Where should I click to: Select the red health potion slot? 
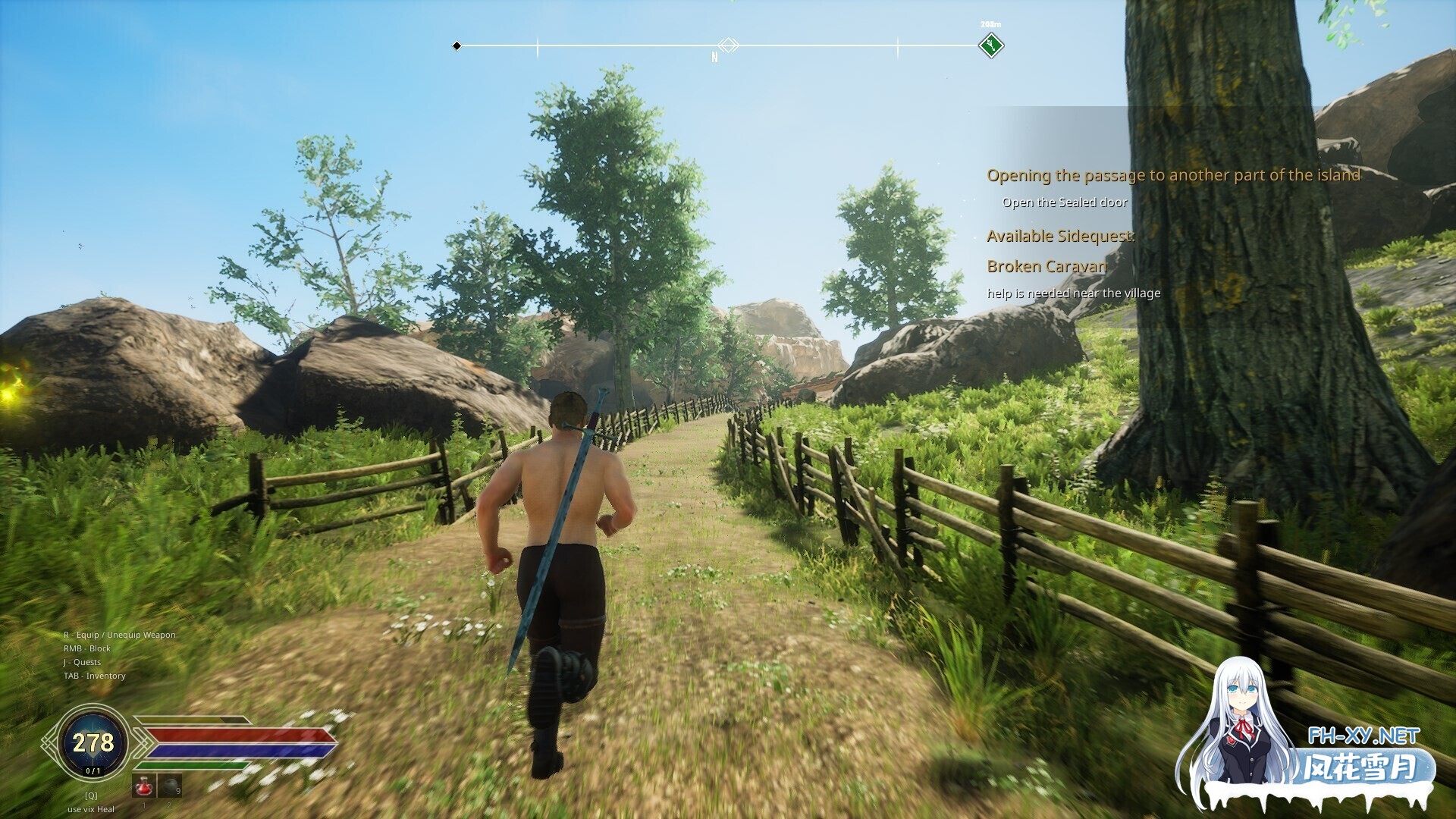[144, 786]
